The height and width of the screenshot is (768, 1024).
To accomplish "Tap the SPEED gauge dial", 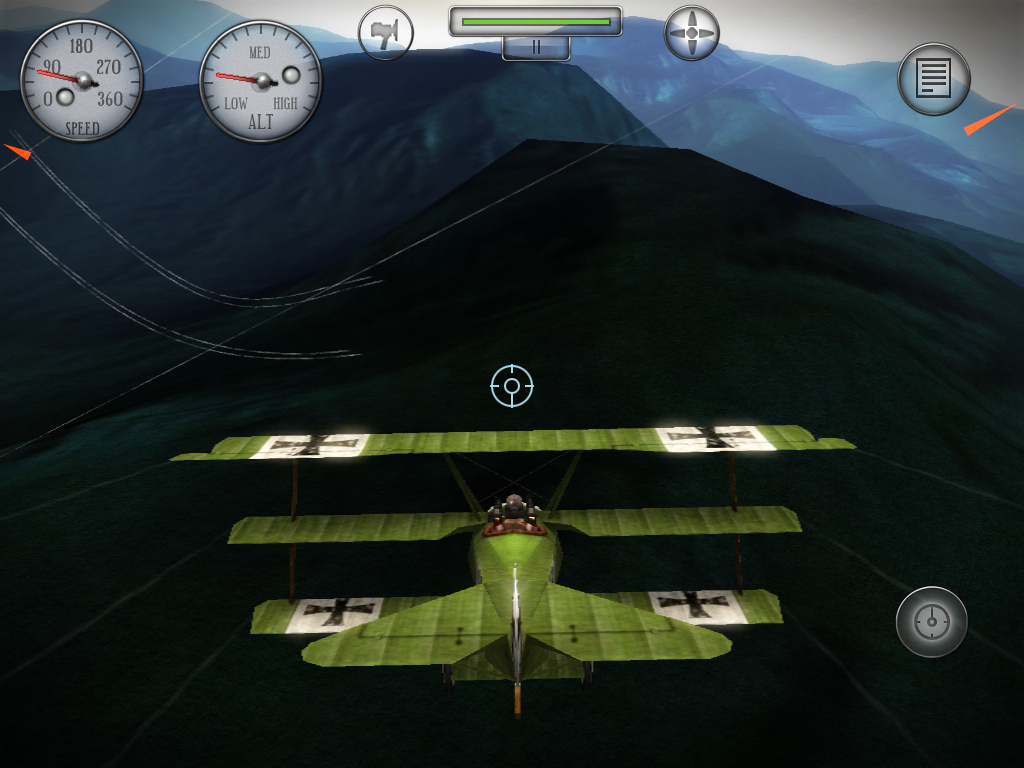I will [x=82, y=82].
